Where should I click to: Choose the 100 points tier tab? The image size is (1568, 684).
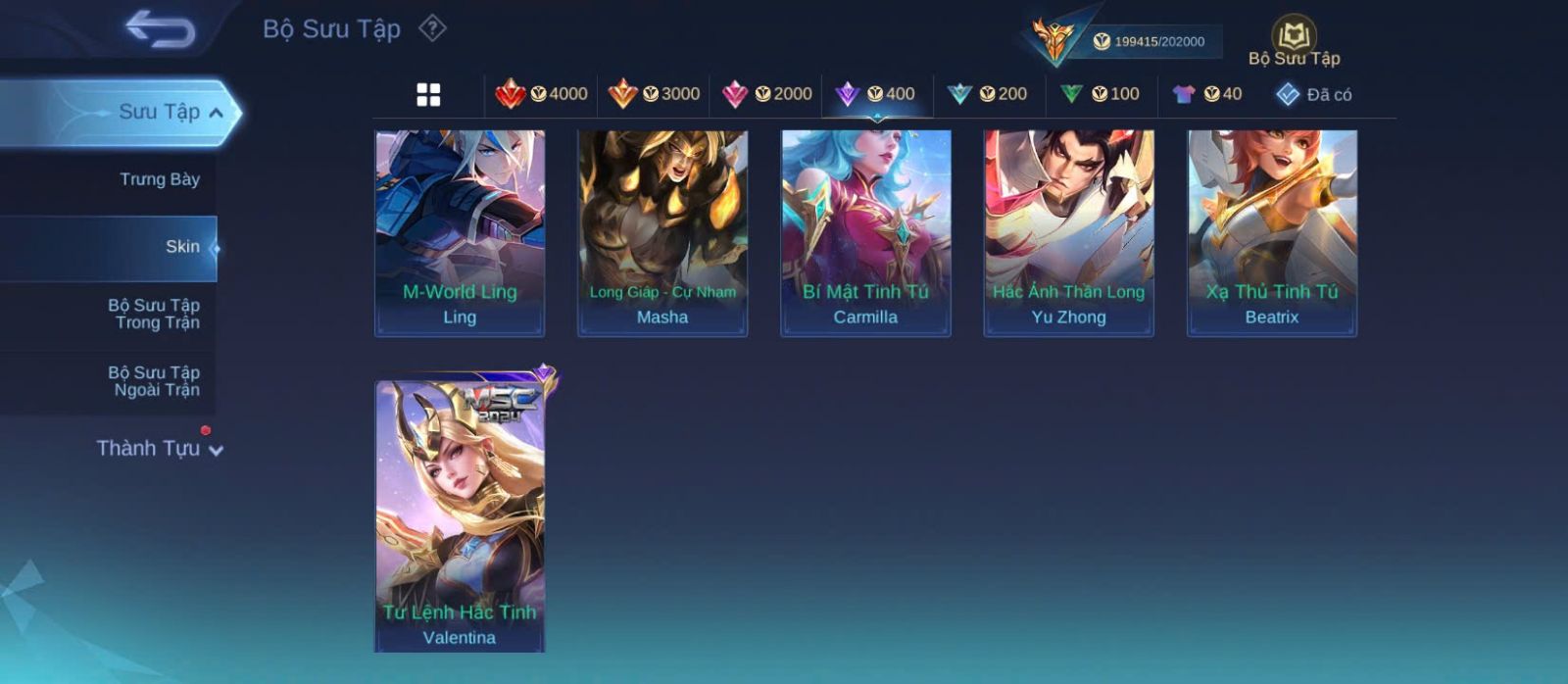(x=1101, y=94)
